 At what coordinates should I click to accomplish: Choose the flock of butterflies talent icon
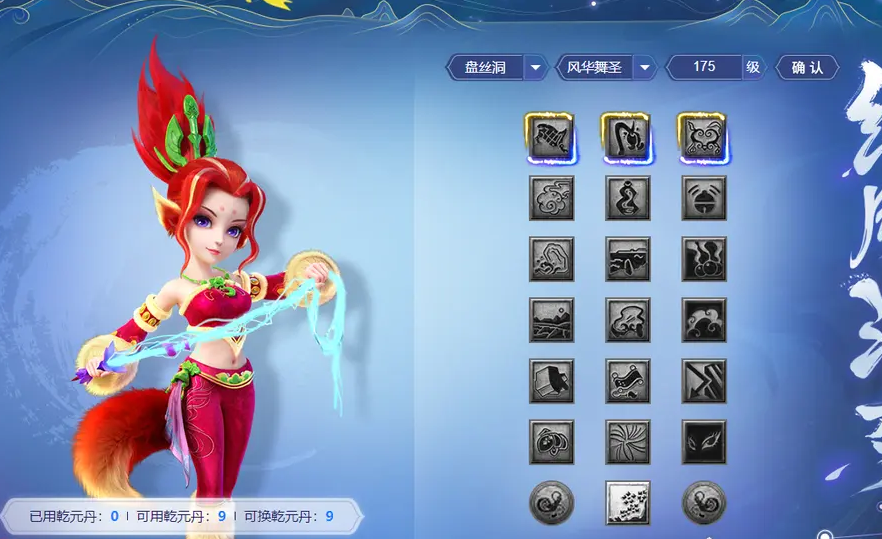628,502
